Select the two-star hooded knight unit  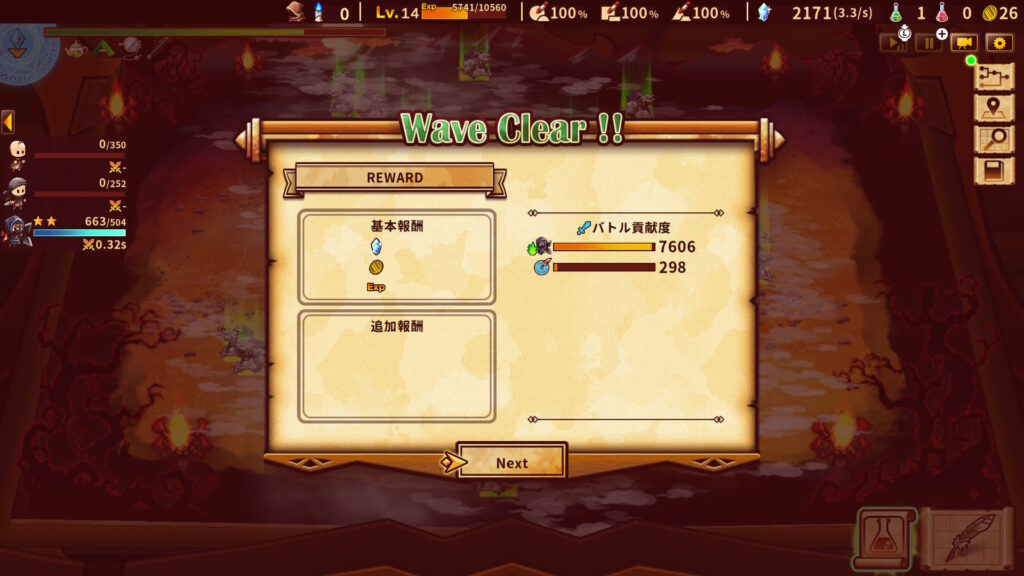point(17,231)
